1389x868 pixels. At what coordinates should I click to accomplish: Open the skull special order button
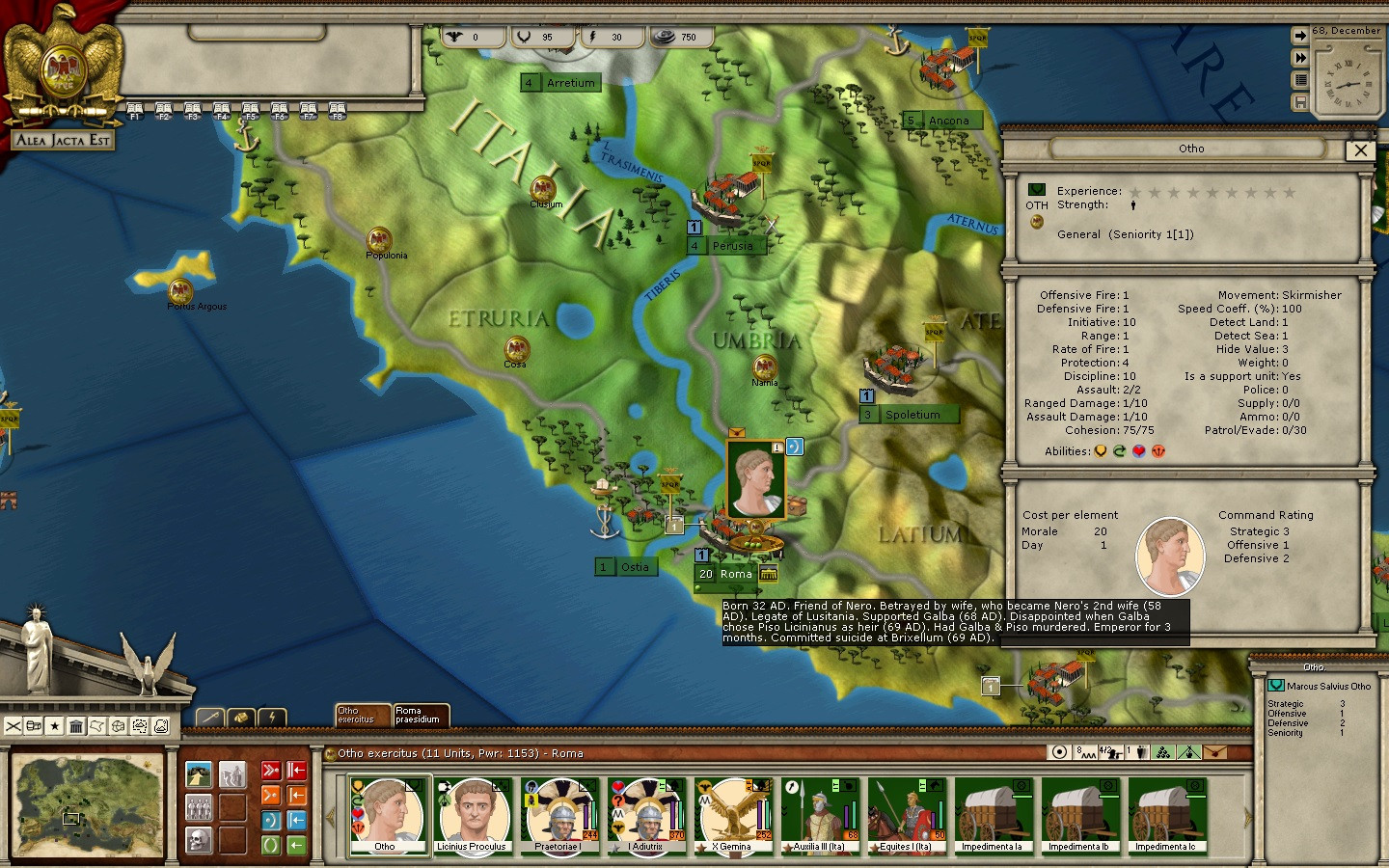pyautogui.click(x=200, y=840)
